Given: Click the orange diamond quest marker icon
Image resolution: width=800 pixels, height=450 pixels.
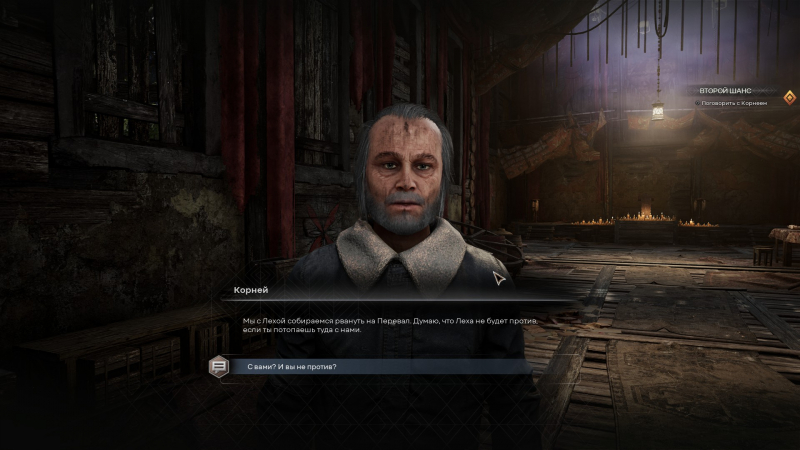Looking at the screenshot, I should tap(789, 97).
